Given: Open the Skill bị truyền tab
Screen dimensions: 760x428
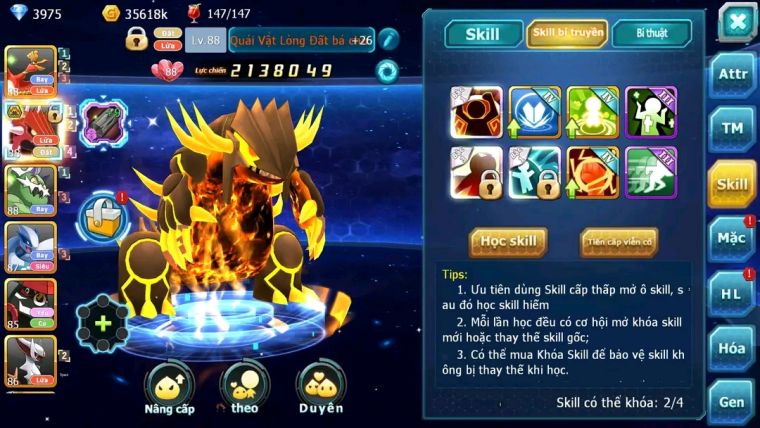Looking at the screenshot, I should [x=567, y=33].
